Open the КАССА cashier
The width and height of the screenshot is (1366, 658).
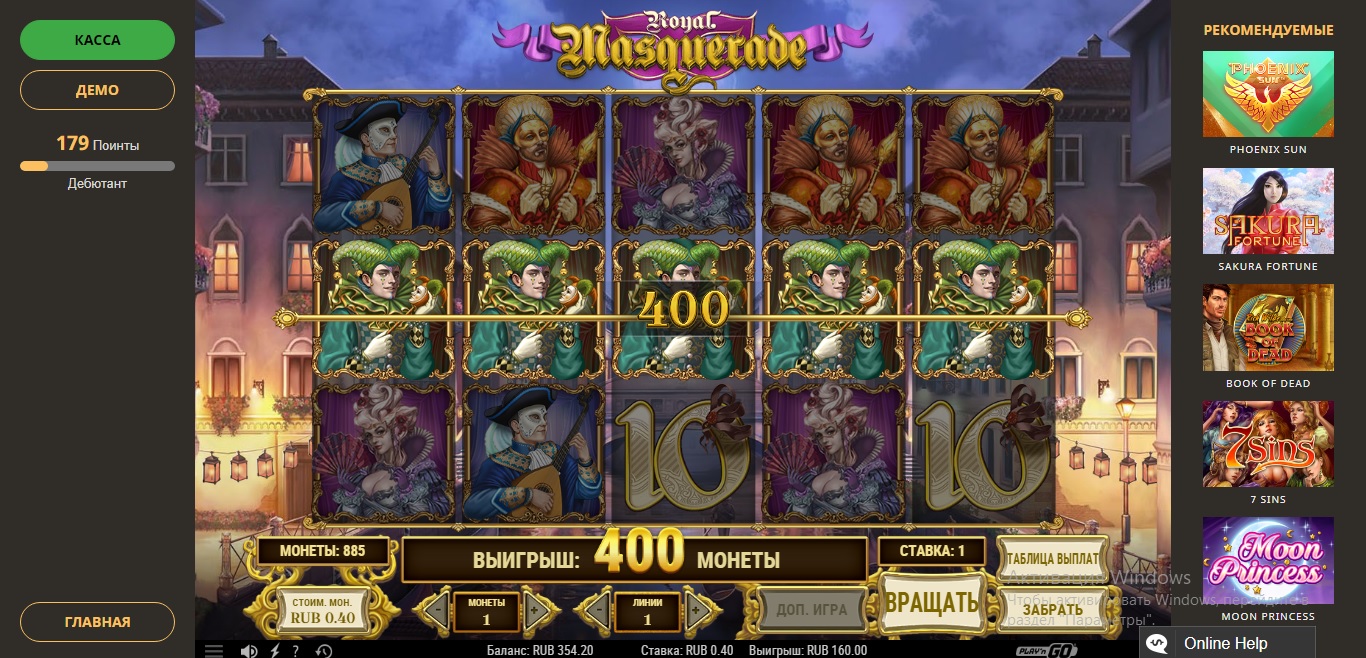pyautogui.click(x=97, y=41)
